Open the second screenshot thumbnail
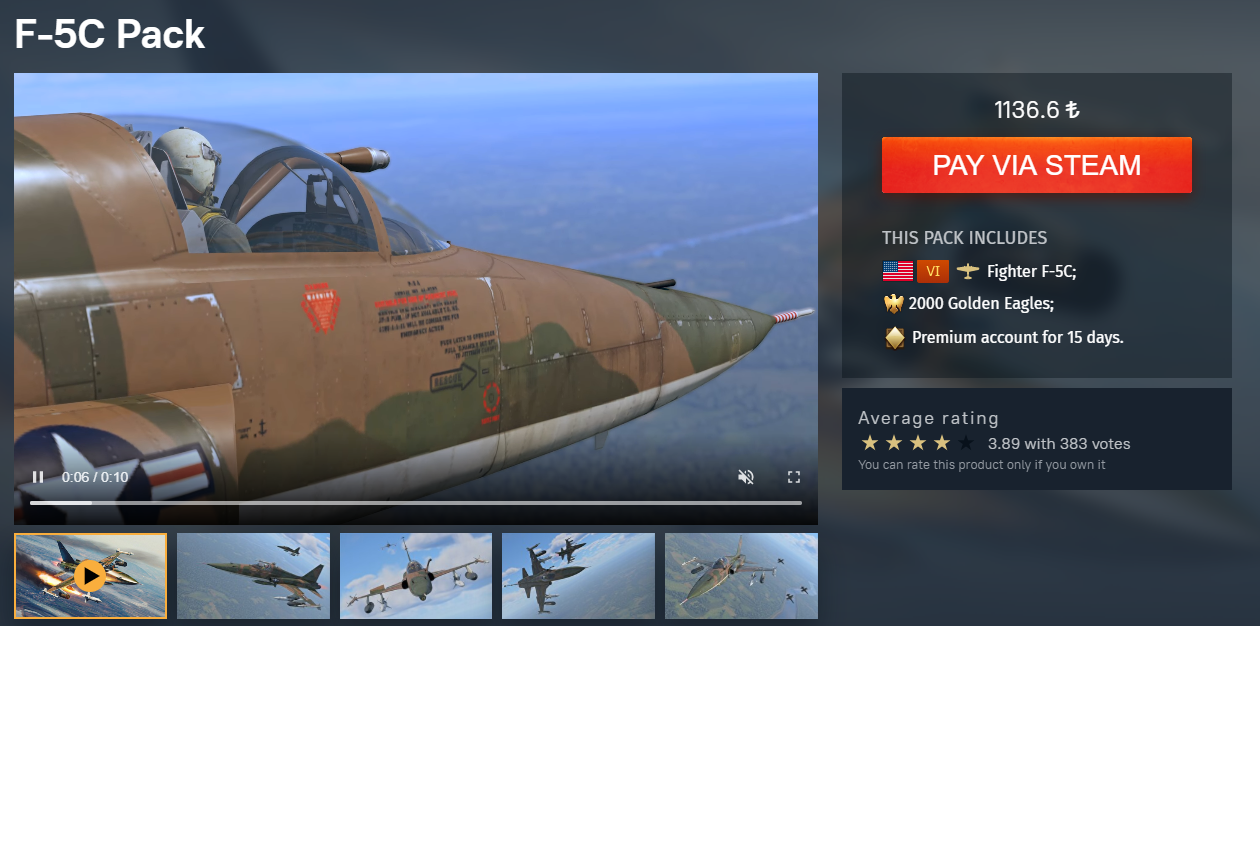This screenshot has height=852, width=1260. coord(253,576)
